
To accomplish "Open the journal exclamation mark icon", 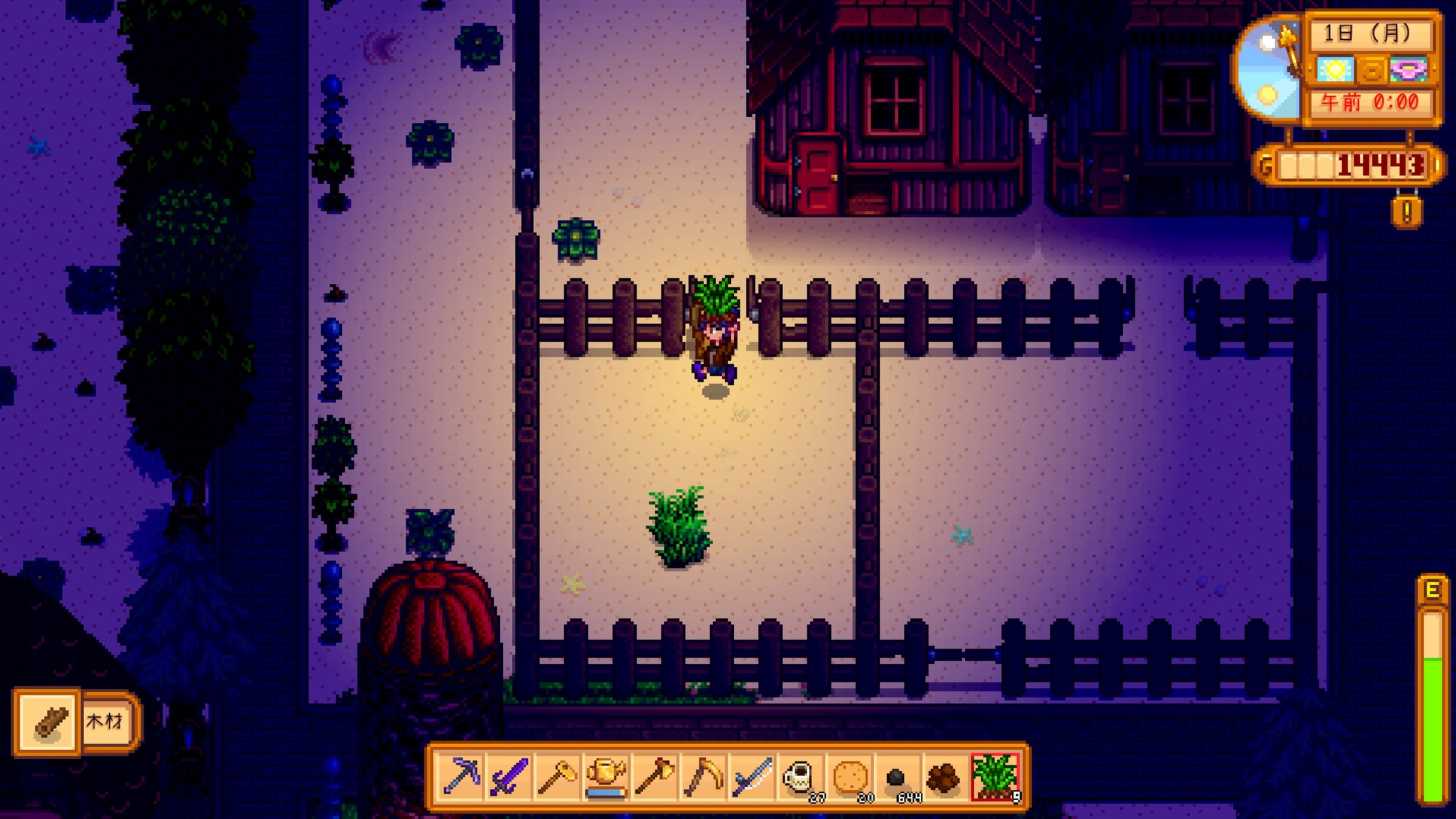I will click(1407, 212).
